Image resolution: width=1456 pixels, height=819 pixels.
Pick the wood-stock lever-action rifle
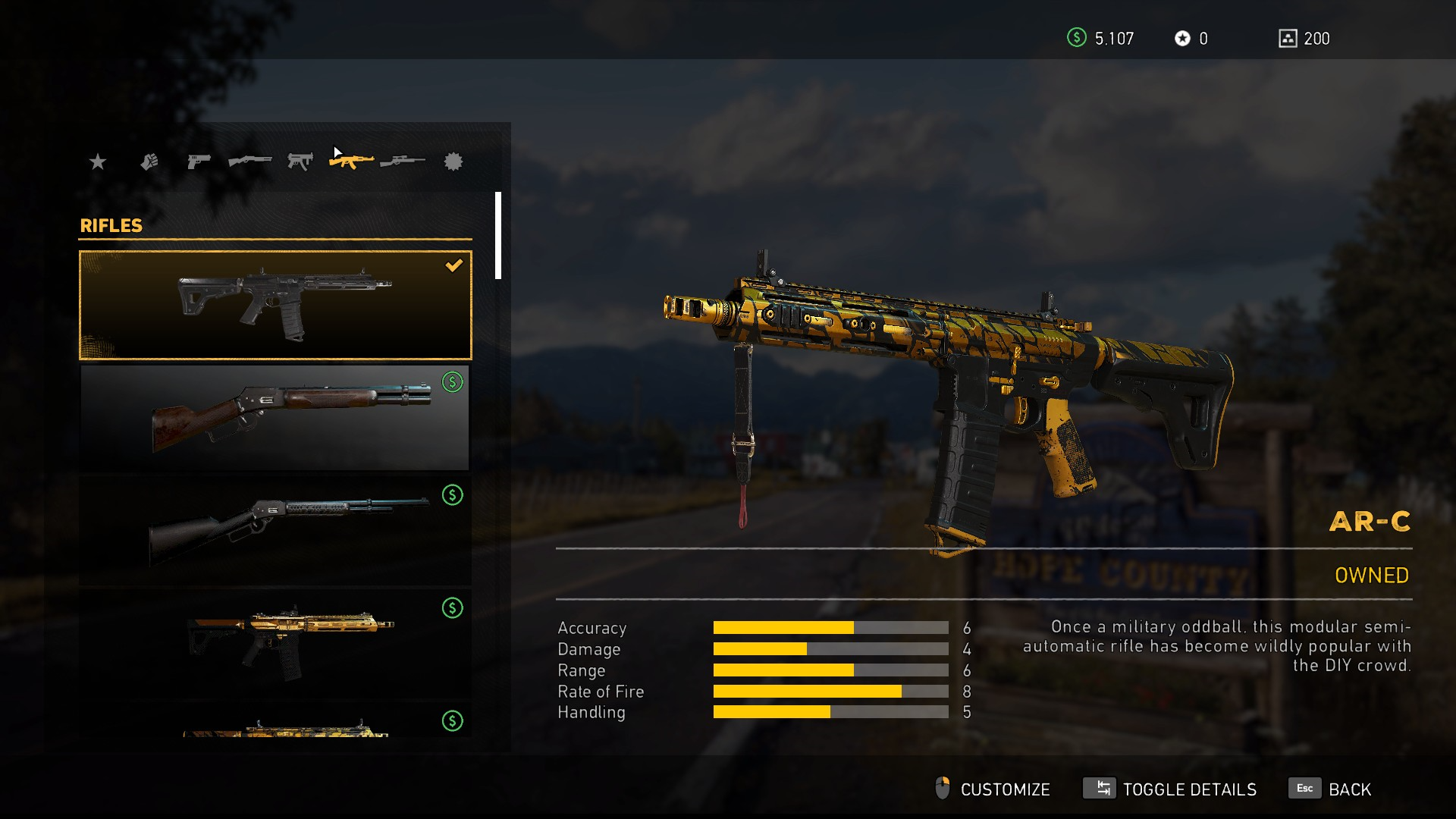click(x=275, y=417)
